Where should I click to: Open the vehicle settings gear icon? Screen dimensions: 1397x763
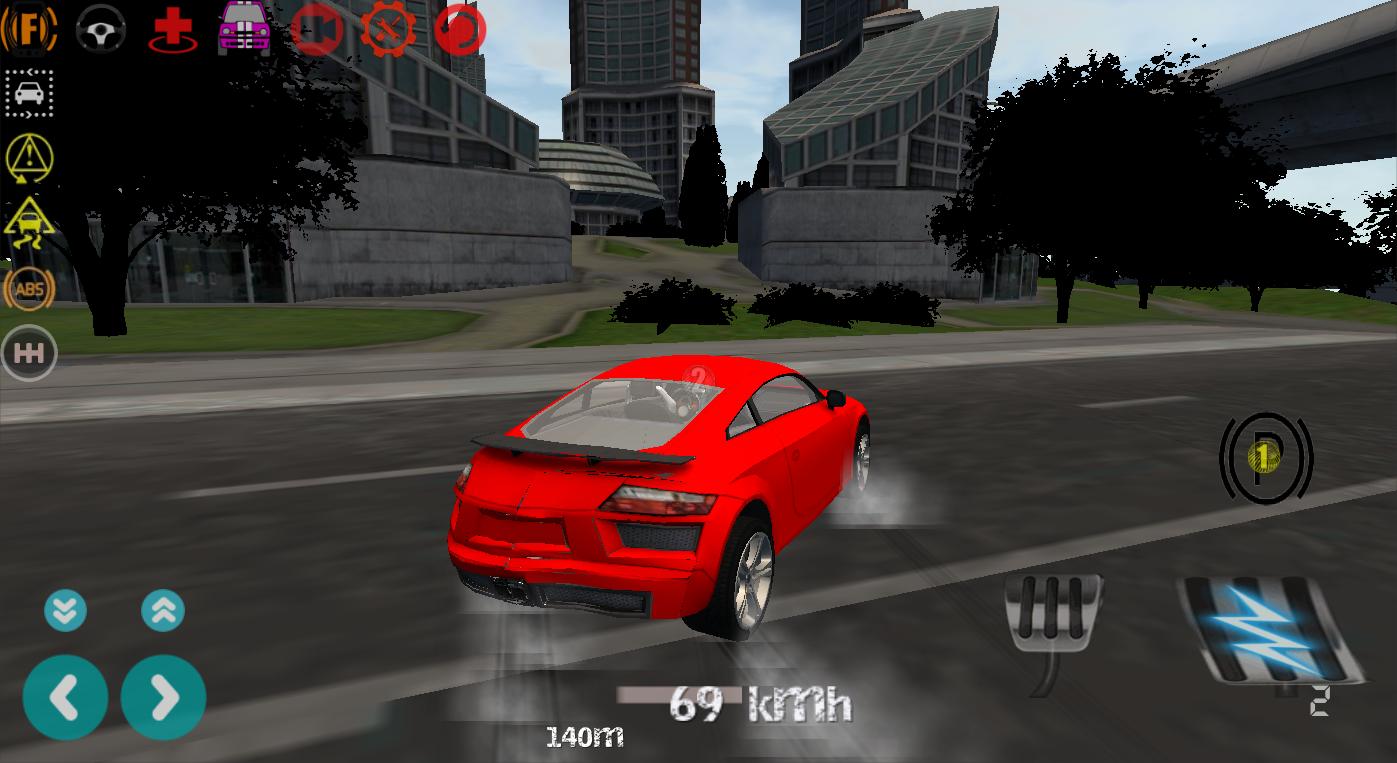coord(388,29)
